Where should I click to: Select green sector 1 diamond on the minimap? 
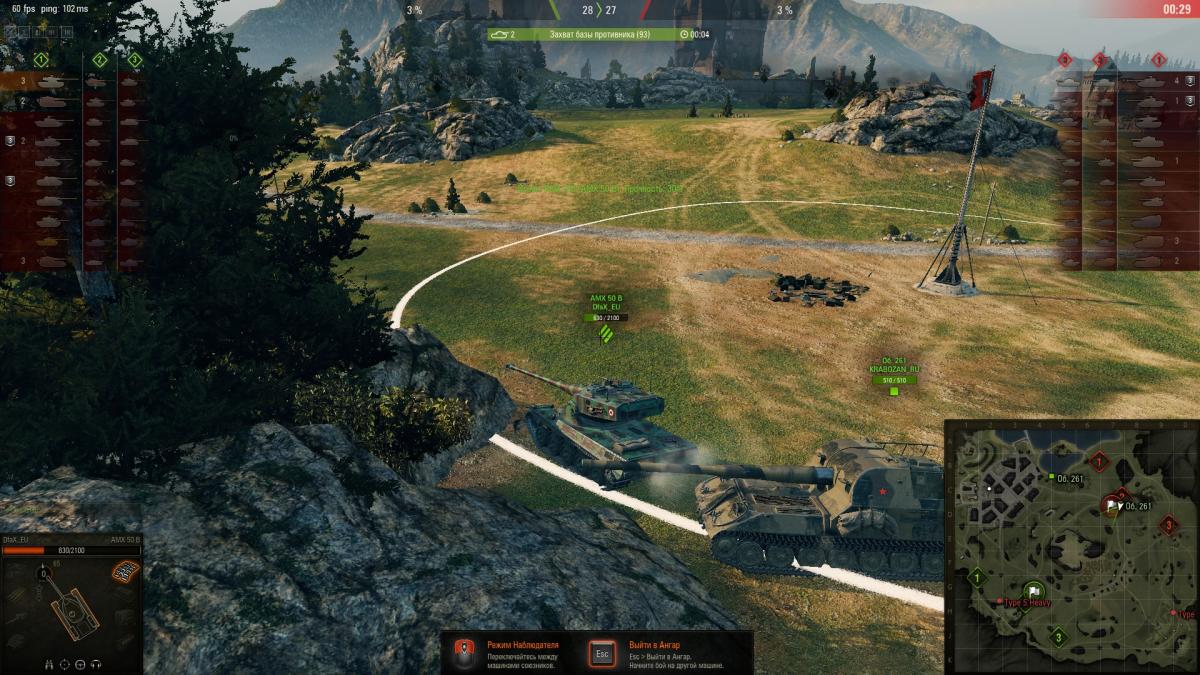977,576
